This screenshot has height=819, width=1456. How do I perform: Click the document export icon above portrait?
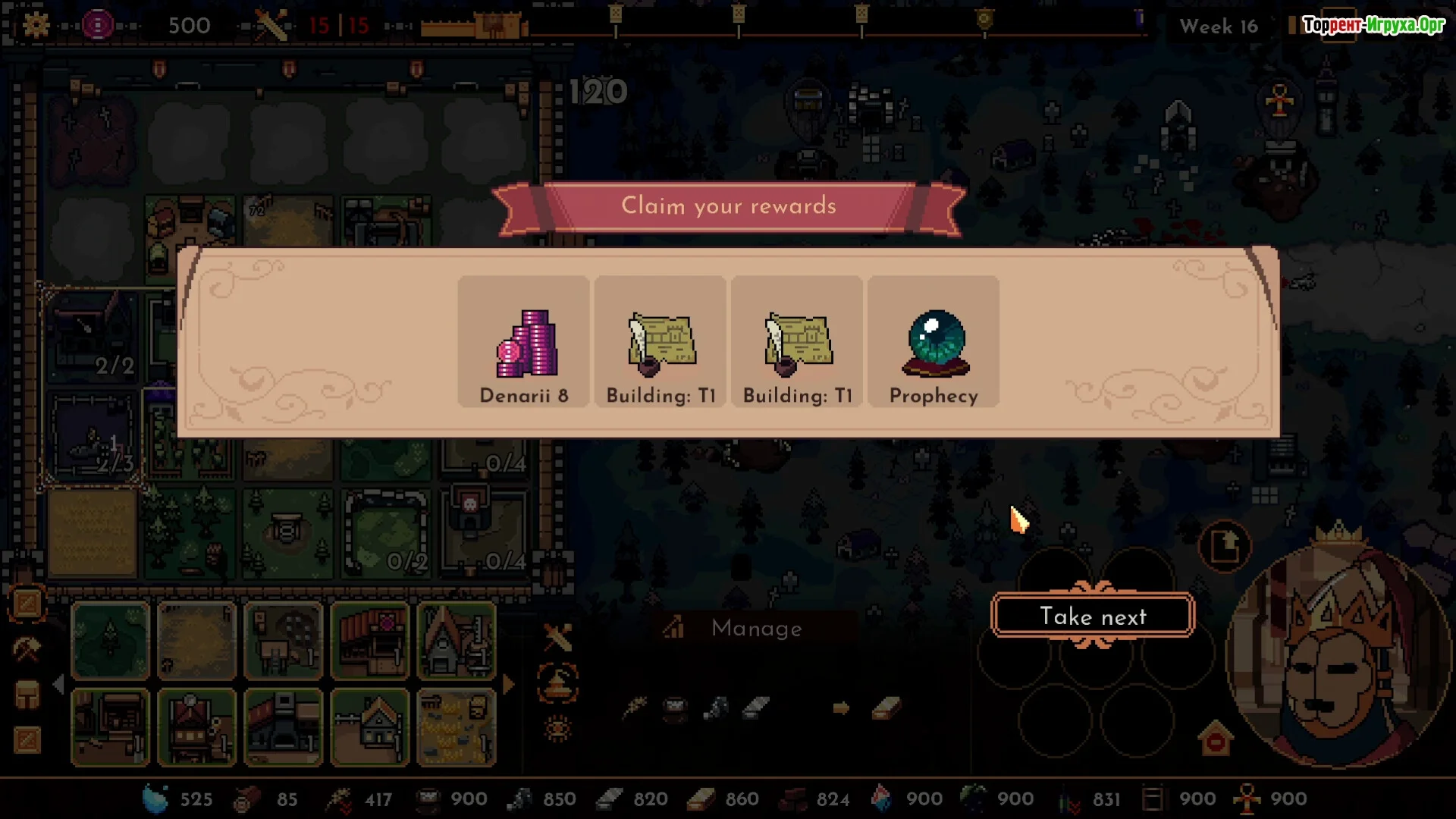click(1225, 546)
